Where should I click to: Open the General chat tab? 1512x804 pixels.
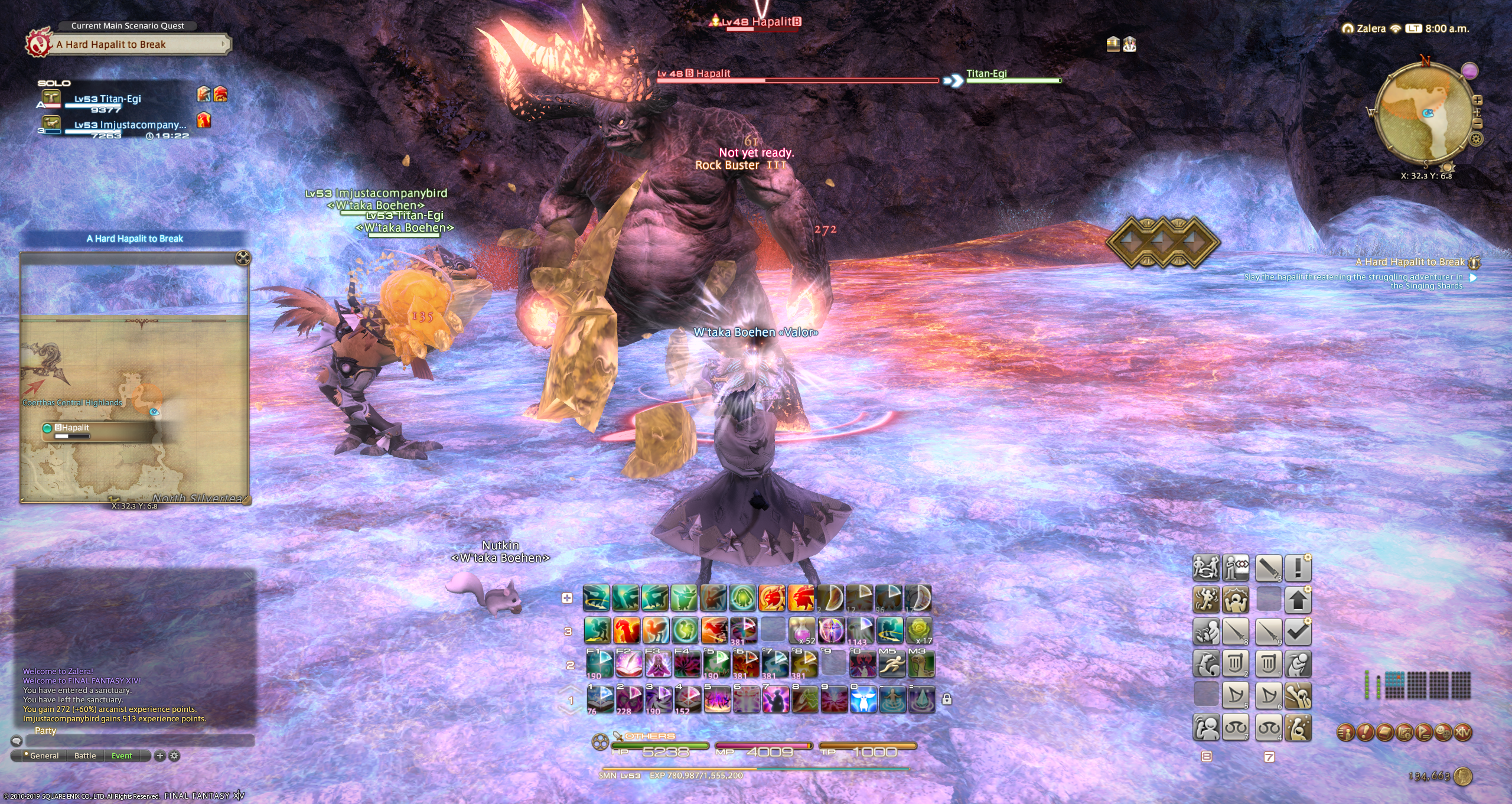44,756
